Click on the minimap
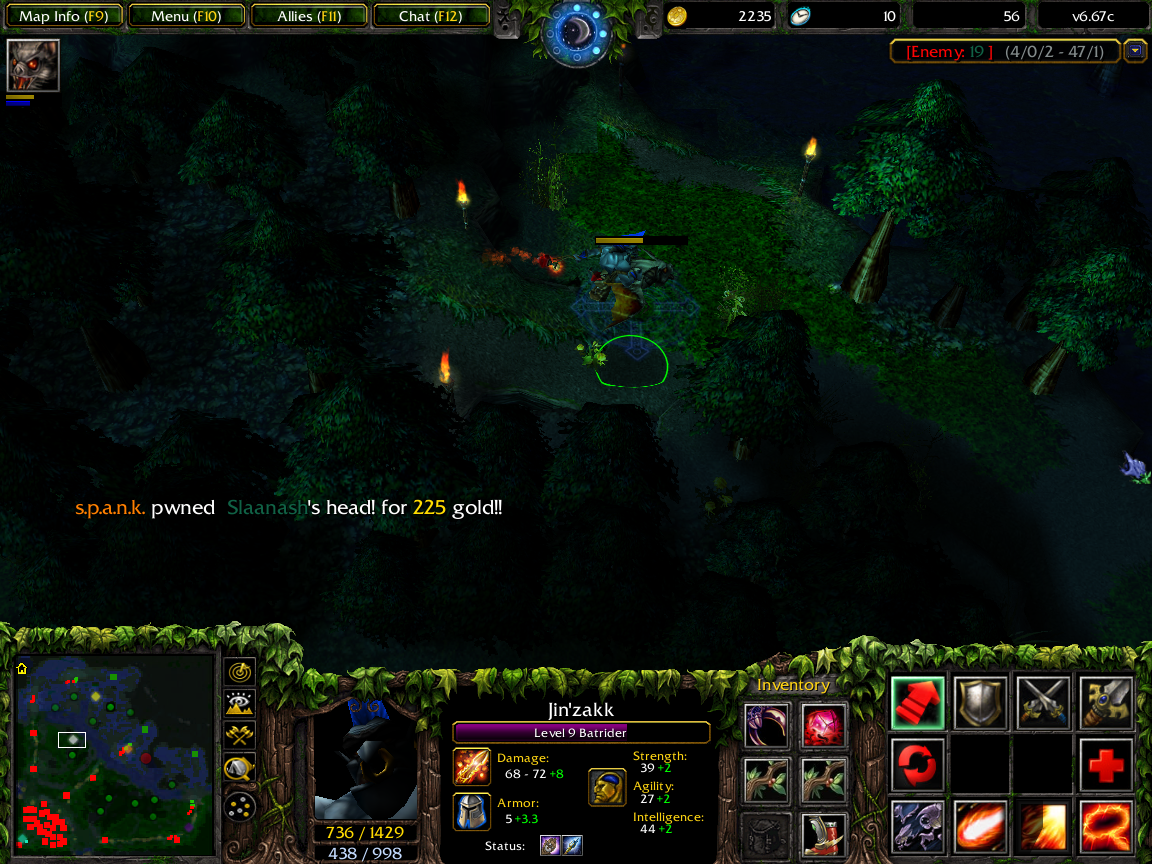1152x864 pixels. [114, 755]
